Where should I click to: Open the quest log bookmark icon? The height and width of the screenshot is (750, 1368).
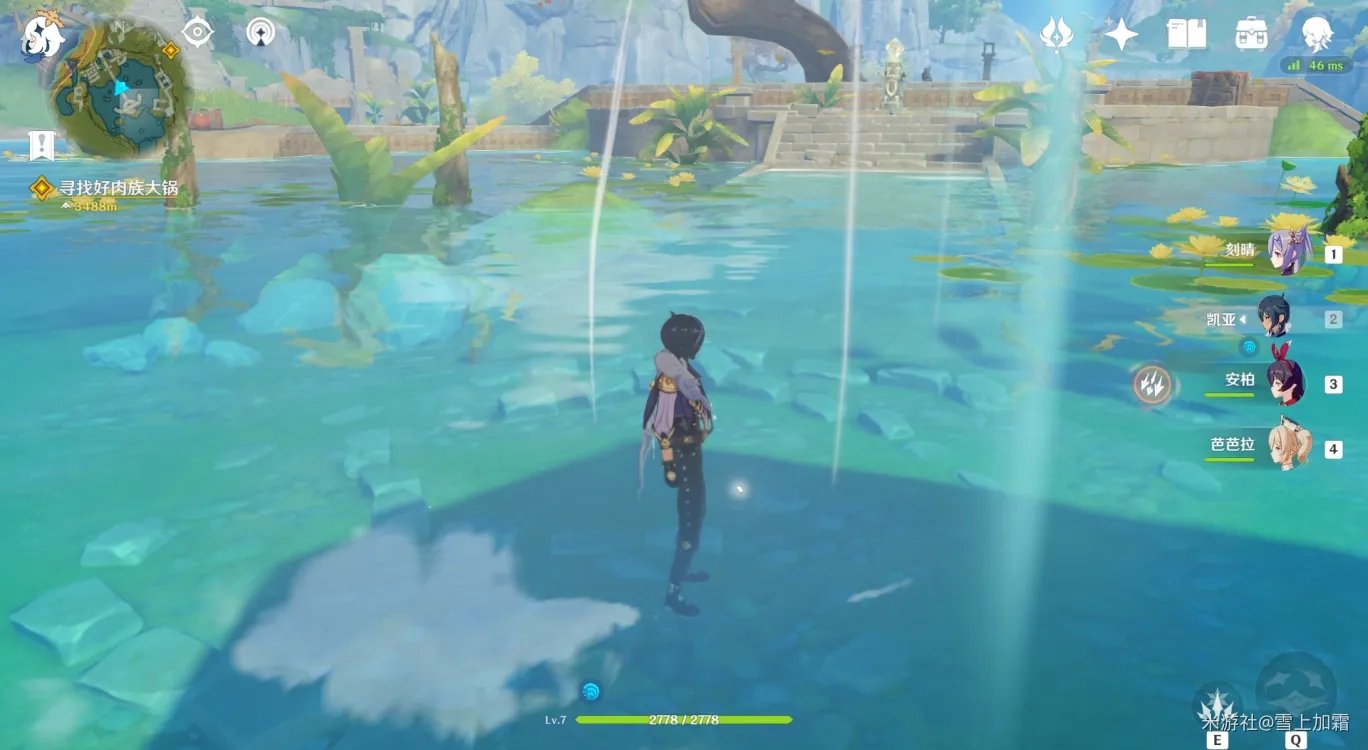[x=41, y=145]
